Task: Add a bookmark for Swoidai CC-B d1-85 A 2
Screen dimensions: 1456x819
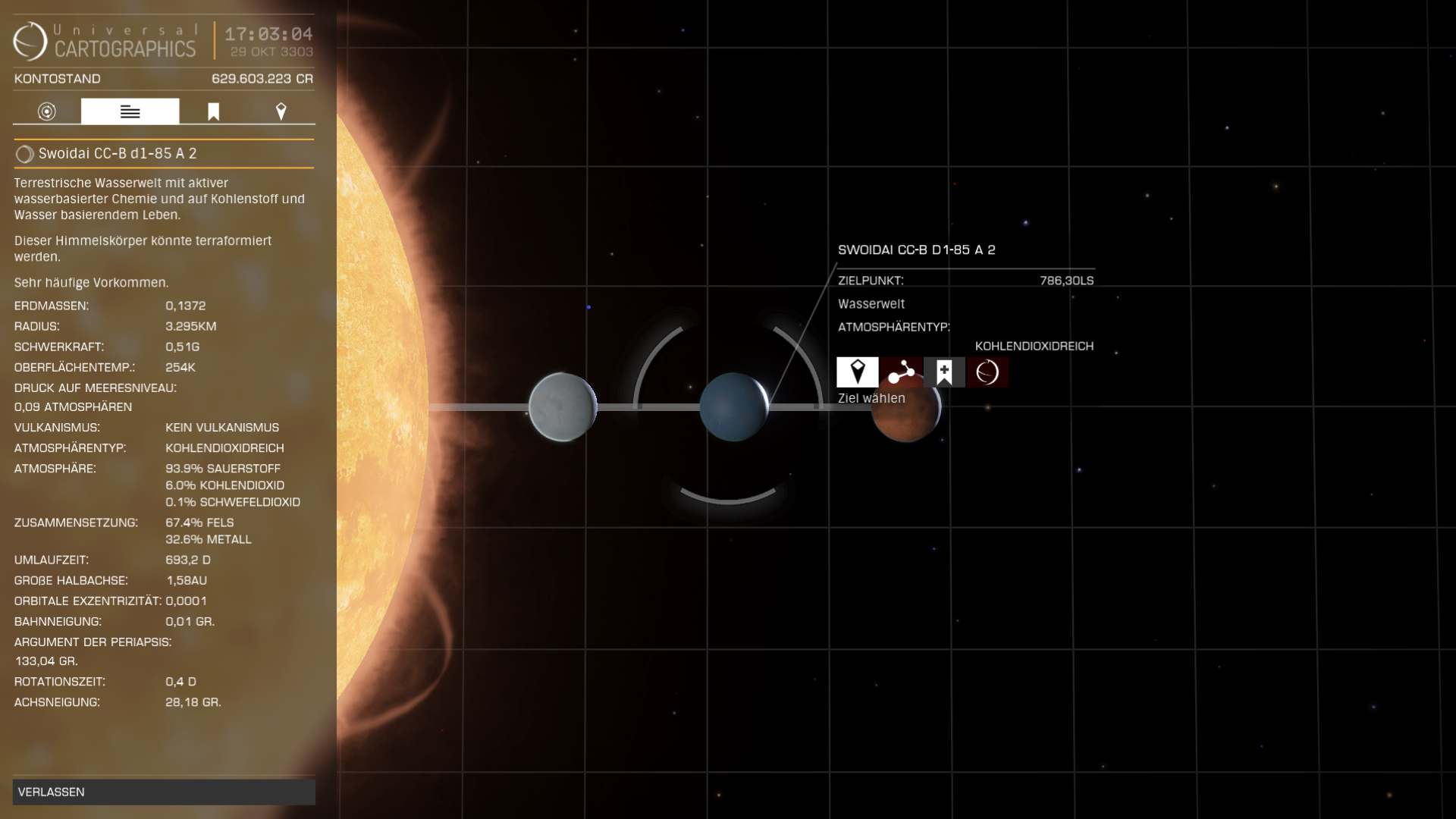Action: (x=944, y=372)
